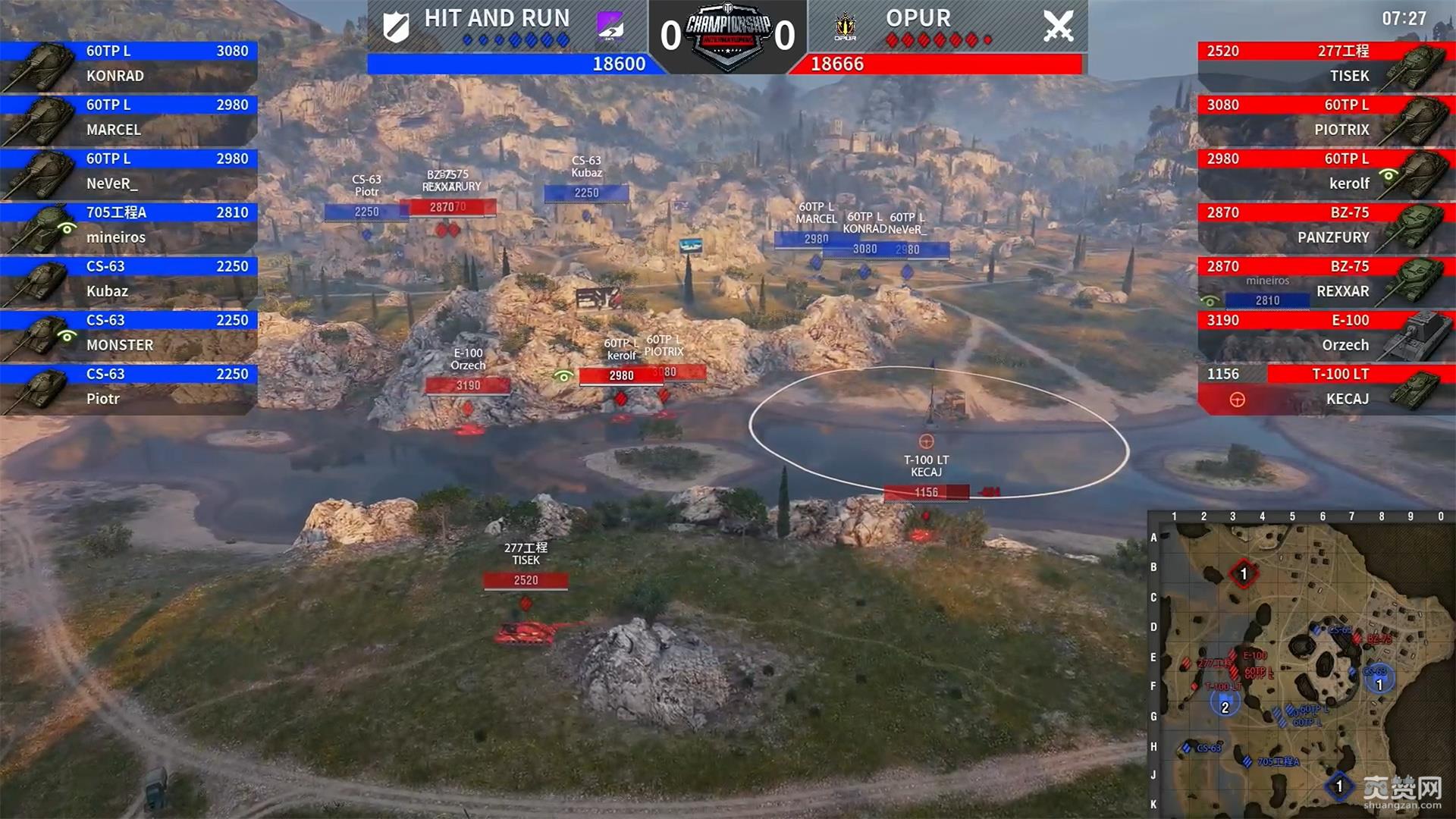Screen dimensions: 1456x819
Task: Choose Orzech's E-100 player row
Action: [1326, 333]
